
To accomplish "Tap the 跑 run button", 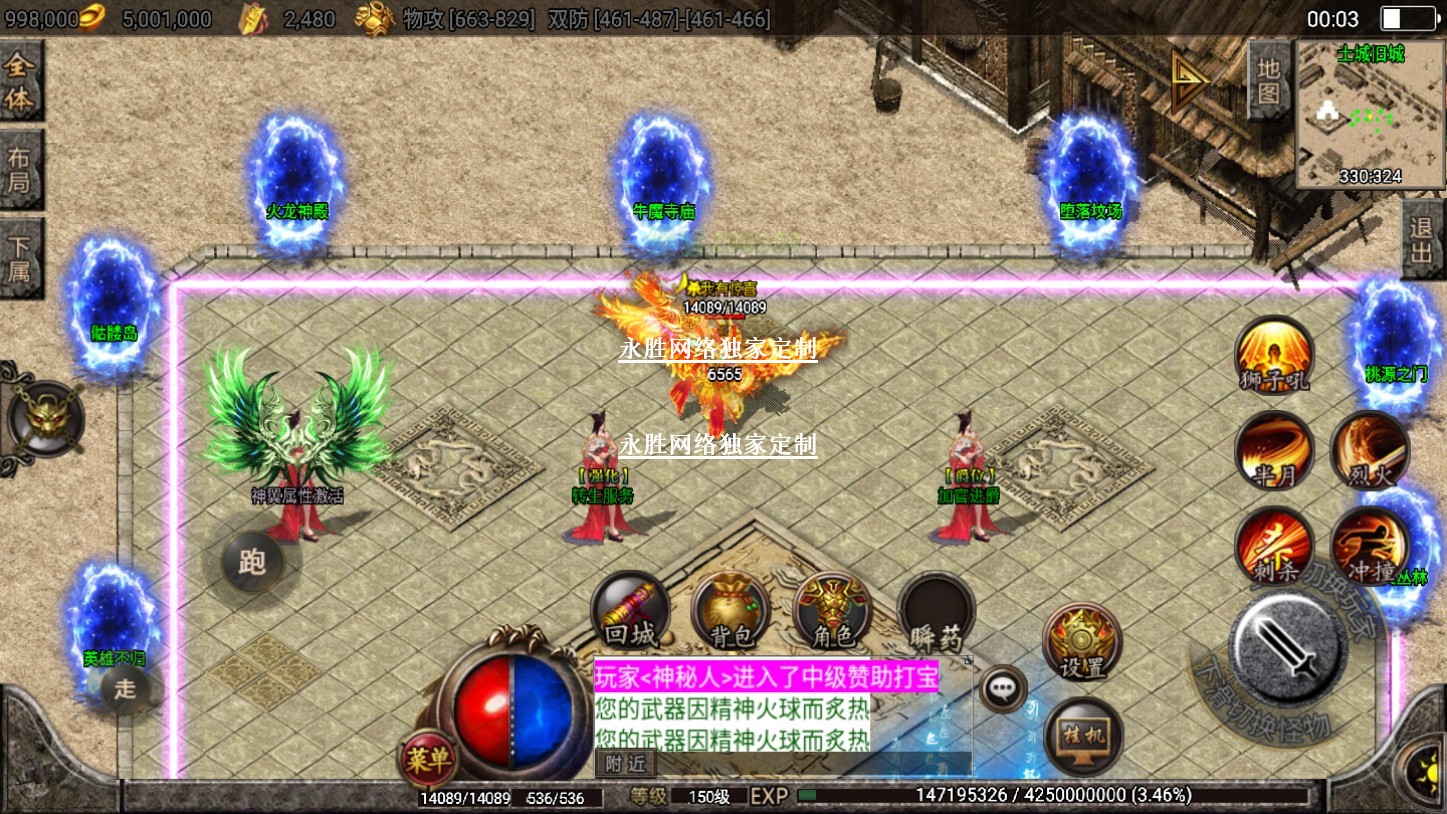I will coord(250,562).
